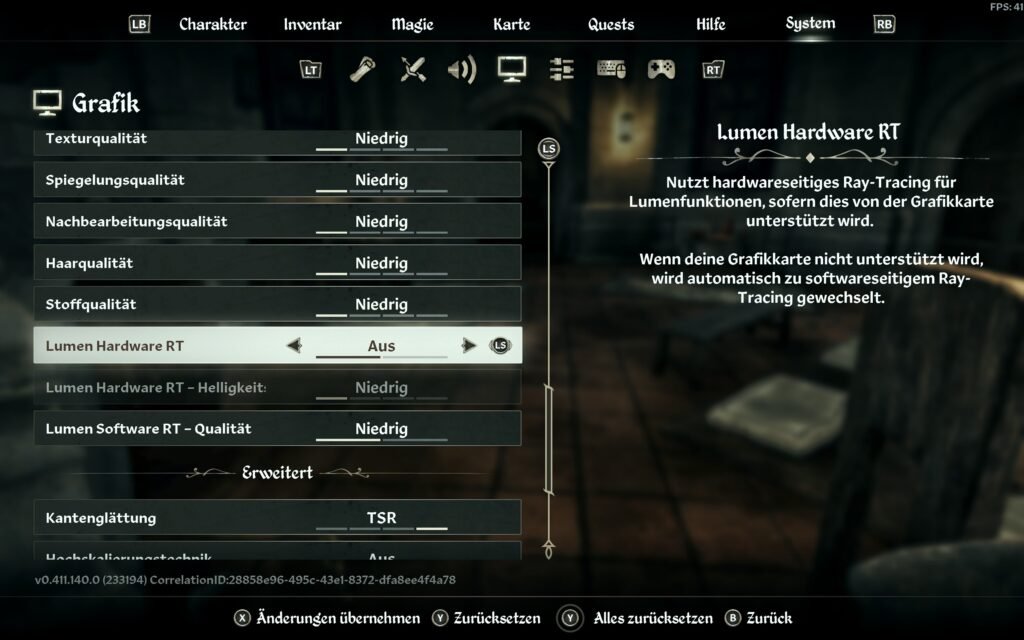Open the speaker audio settings

[461, 69]
